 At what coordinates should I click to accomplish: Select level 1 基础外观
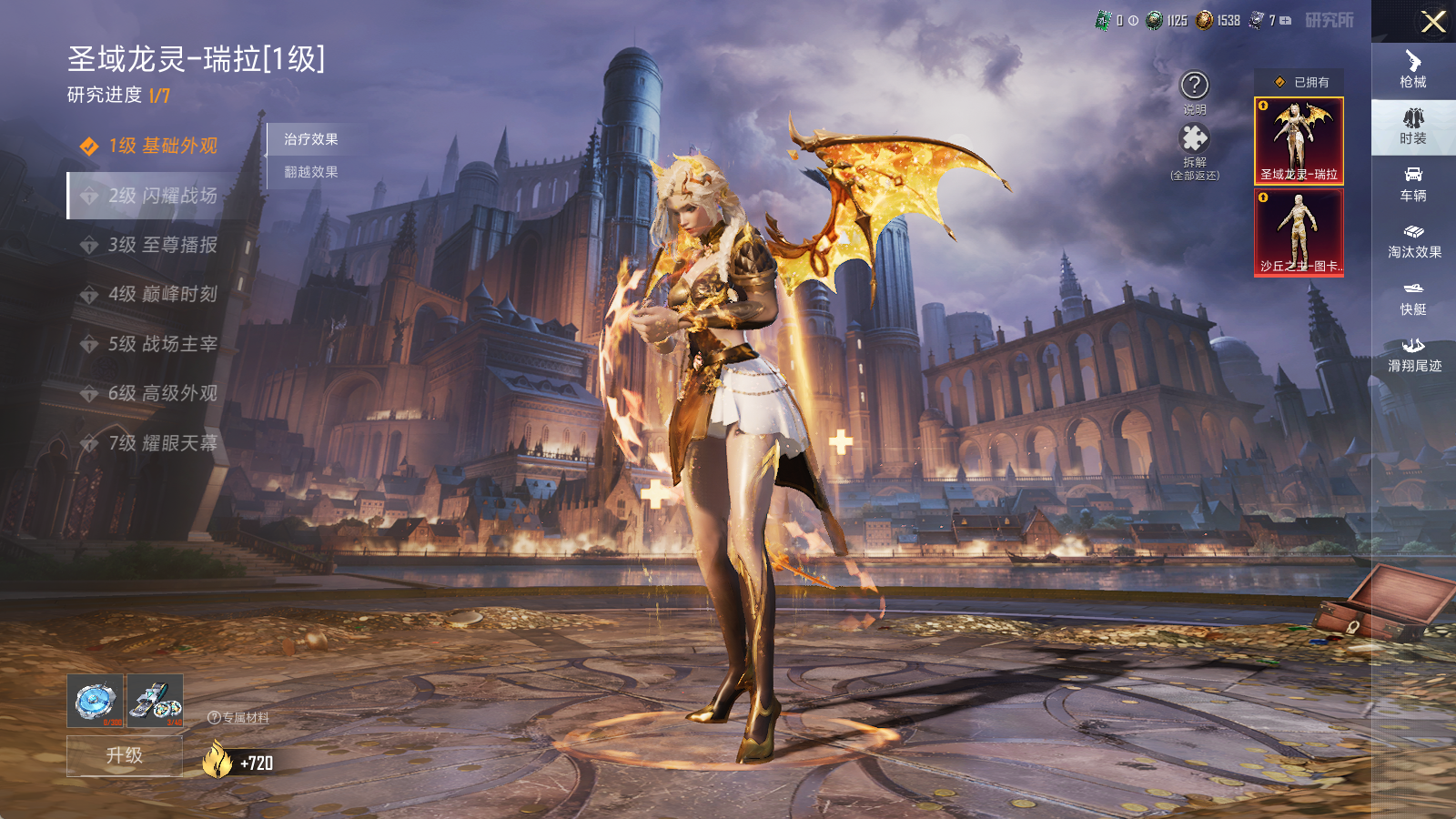[x=162, y=146]
